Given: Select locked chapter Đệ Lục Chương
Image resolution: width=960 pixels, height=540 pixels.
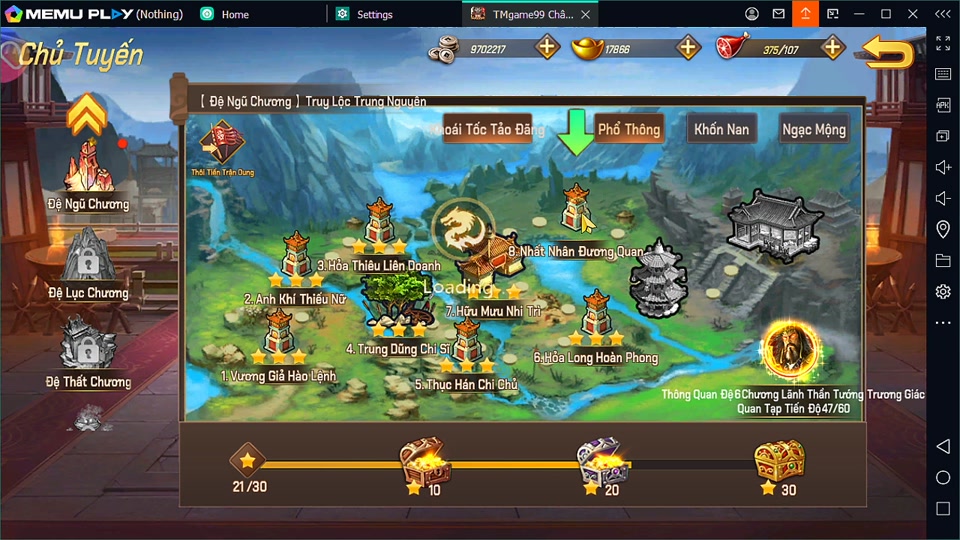Looking at the screenshot, I should pyautogui.click(x=88, y=260).
